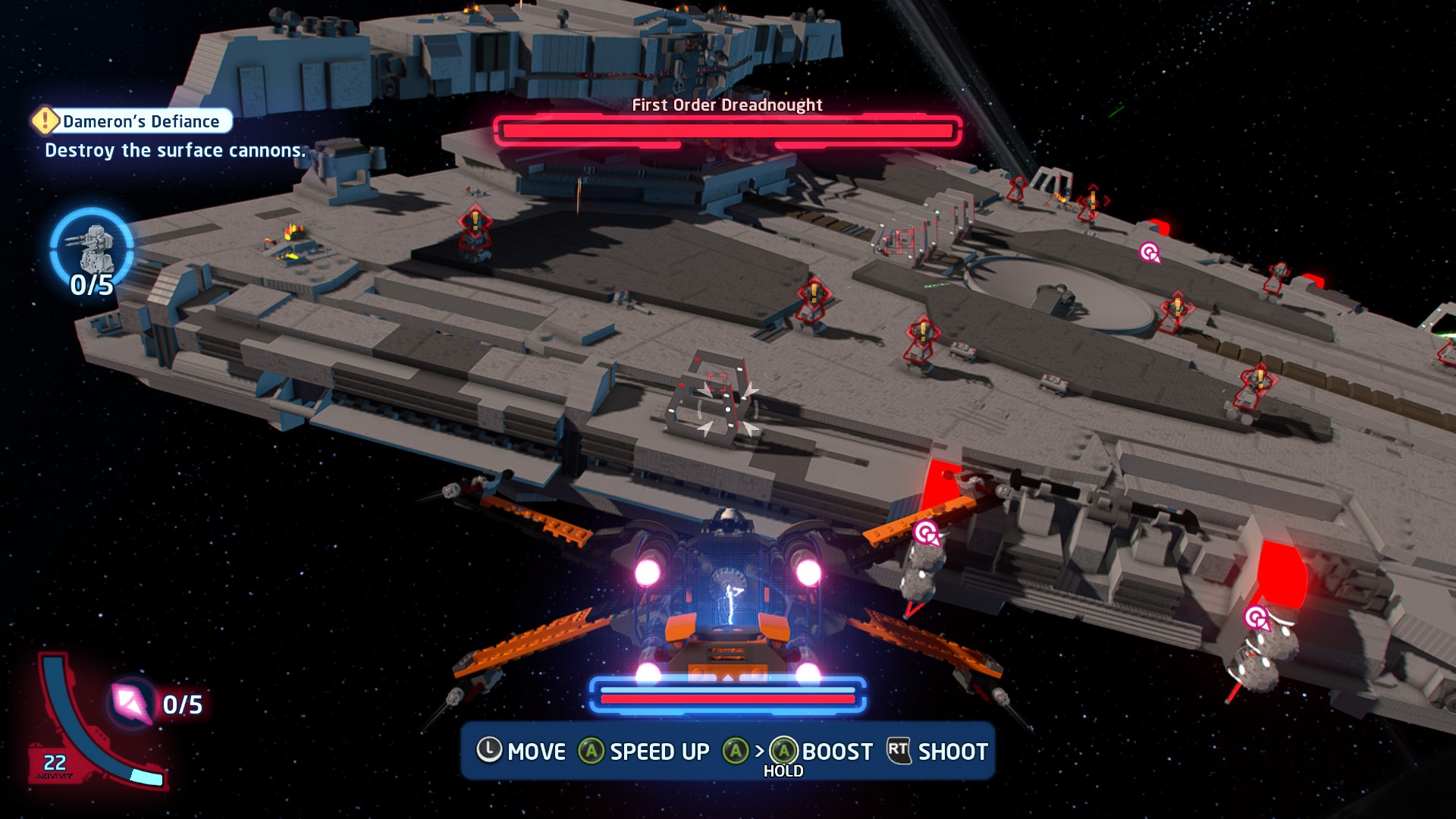Select the pink proton torpedo icon

click(130, 703)
